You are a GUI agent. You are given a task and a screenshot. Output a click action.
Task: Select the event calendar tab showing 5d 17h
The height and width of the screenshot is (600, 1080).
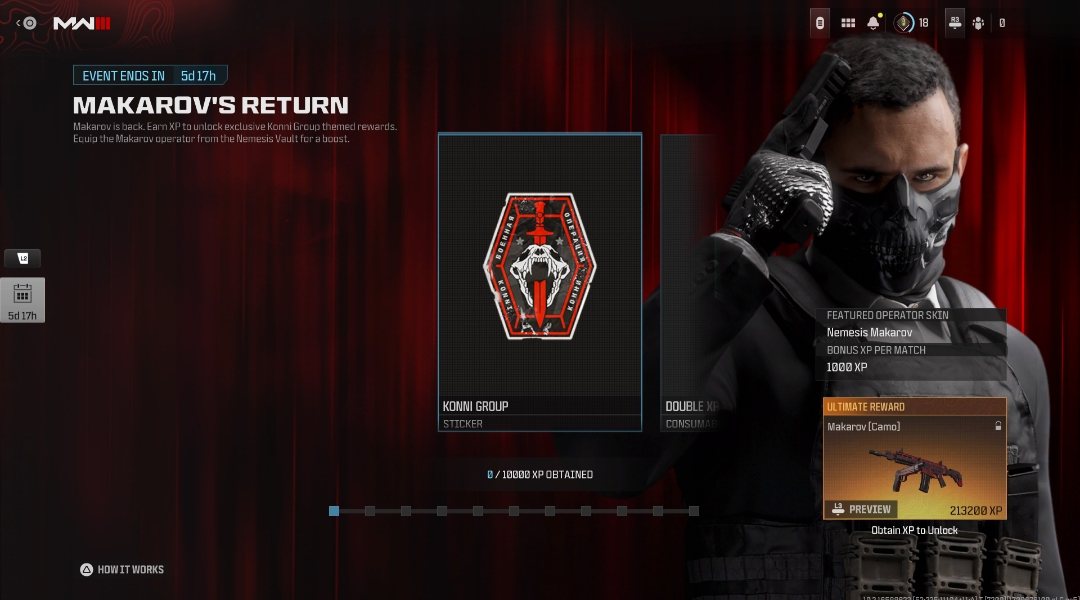tap(22, 300)
